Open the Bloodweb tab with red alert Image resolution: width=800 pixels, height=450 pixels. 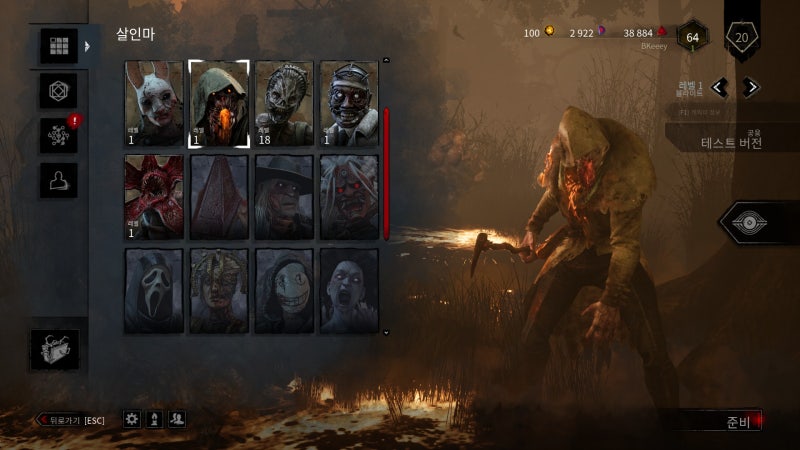pos(58,135)
